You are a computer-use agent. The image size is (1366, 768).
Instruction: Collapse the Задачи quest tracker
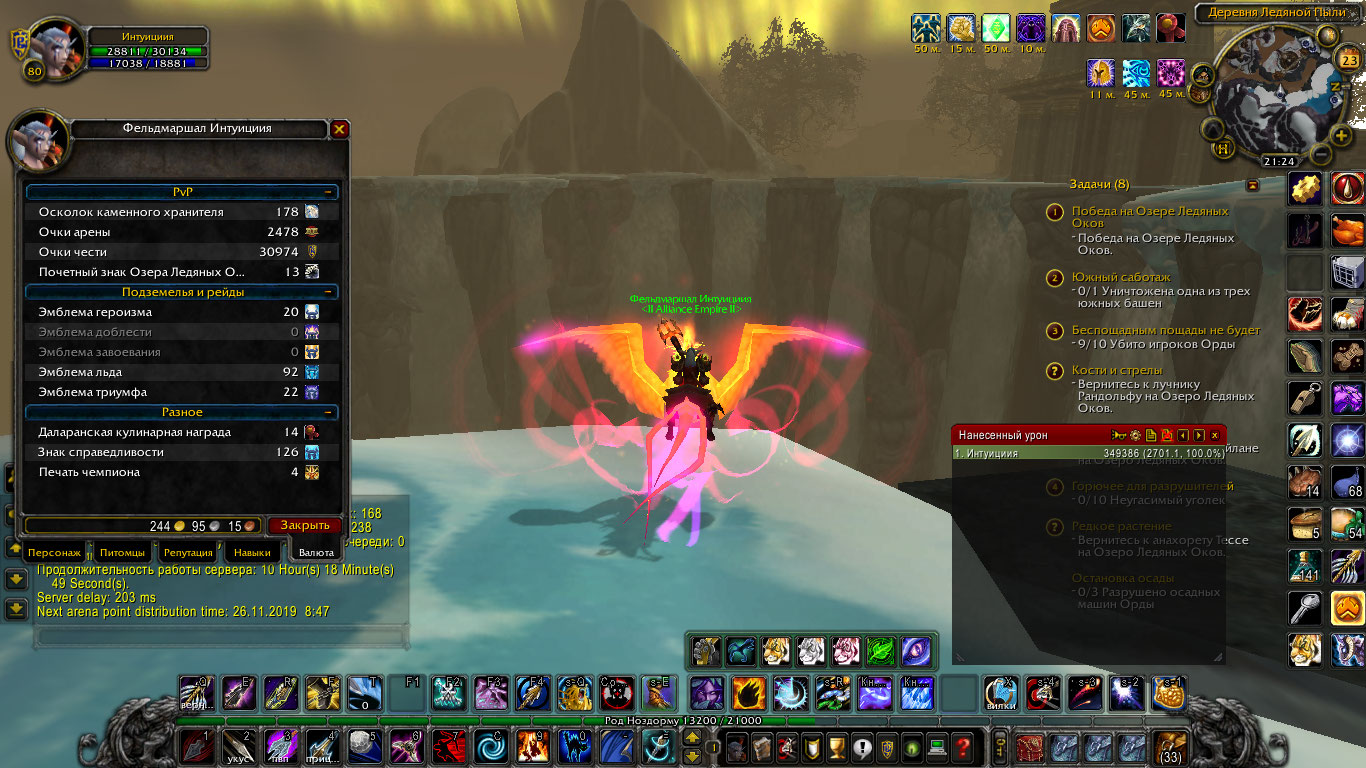coord(1252,185)
